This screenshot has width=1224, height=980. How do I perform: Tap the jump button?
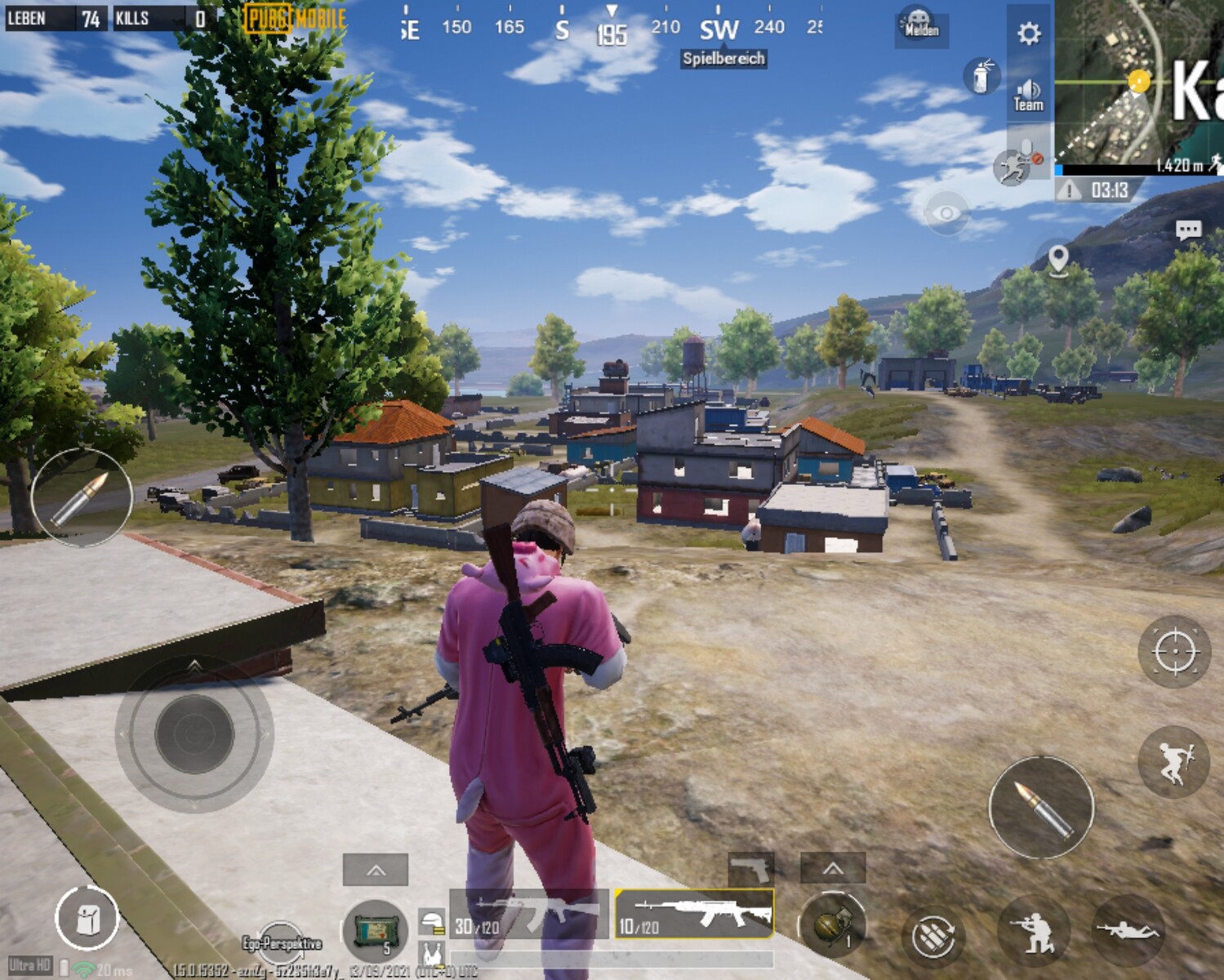1173,762
